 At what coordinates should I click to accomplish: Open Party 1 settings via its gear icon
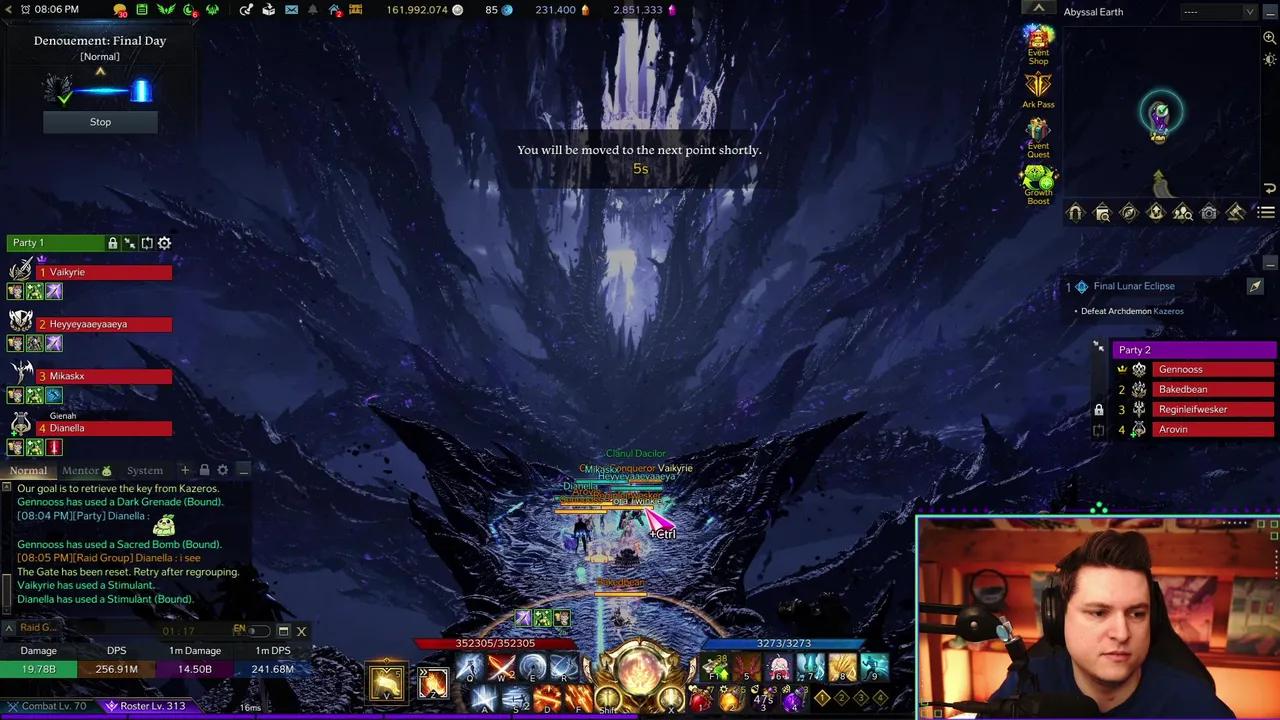(x=164, y=243)
